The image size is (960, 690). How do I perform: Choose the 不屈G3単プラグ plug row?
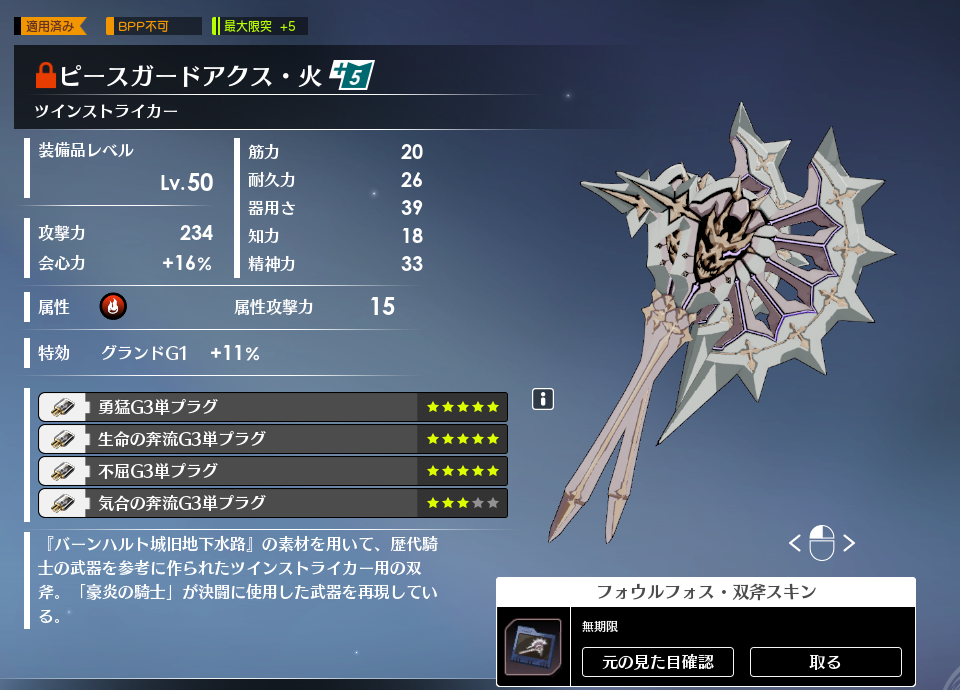tap(272, 471)
